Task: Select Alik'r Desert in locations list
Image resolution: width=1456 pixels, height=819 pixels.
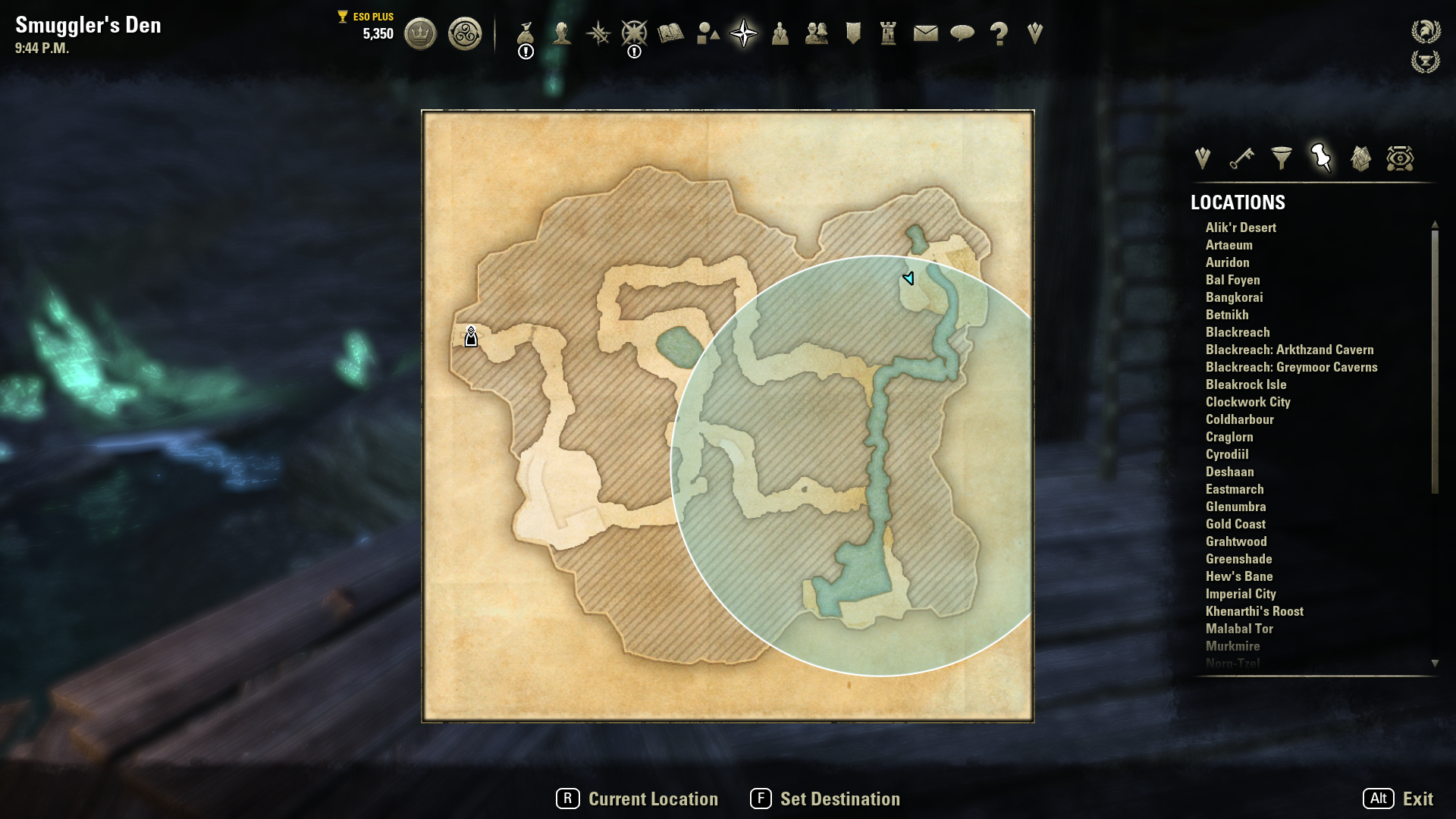Action: pyautogui.click(x=1241, y=227)
